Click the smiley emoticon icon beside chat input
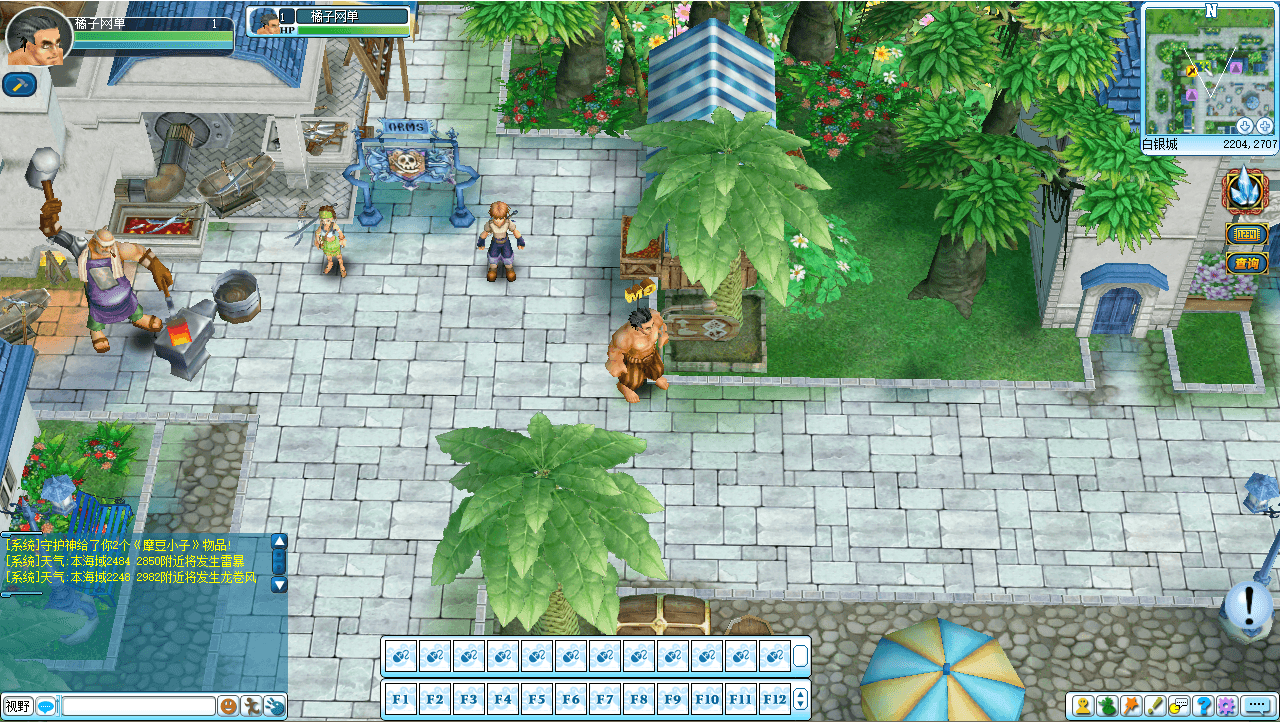 point(228,705)
